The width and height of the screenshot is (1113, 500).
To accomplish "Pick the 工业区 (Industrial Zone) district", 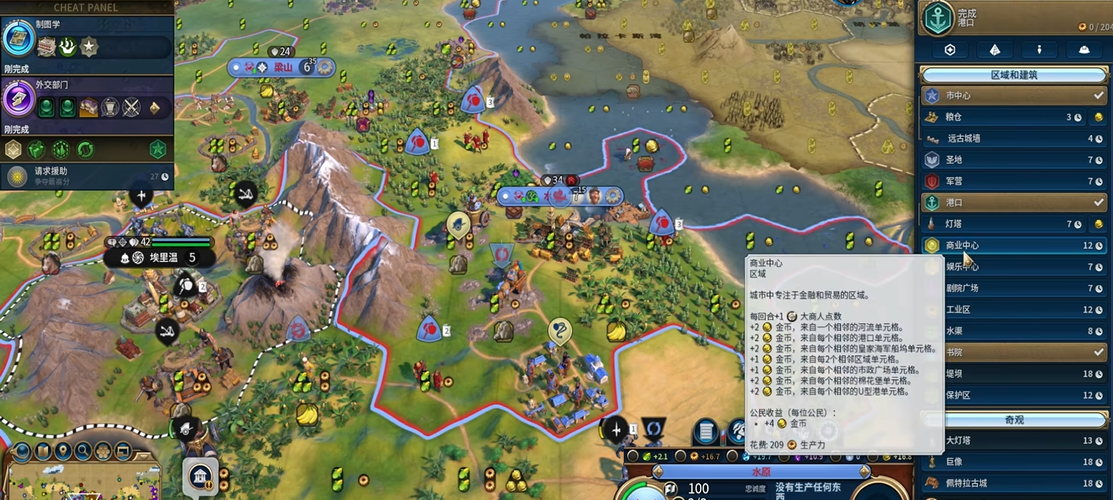I will tap(1000, 310).
